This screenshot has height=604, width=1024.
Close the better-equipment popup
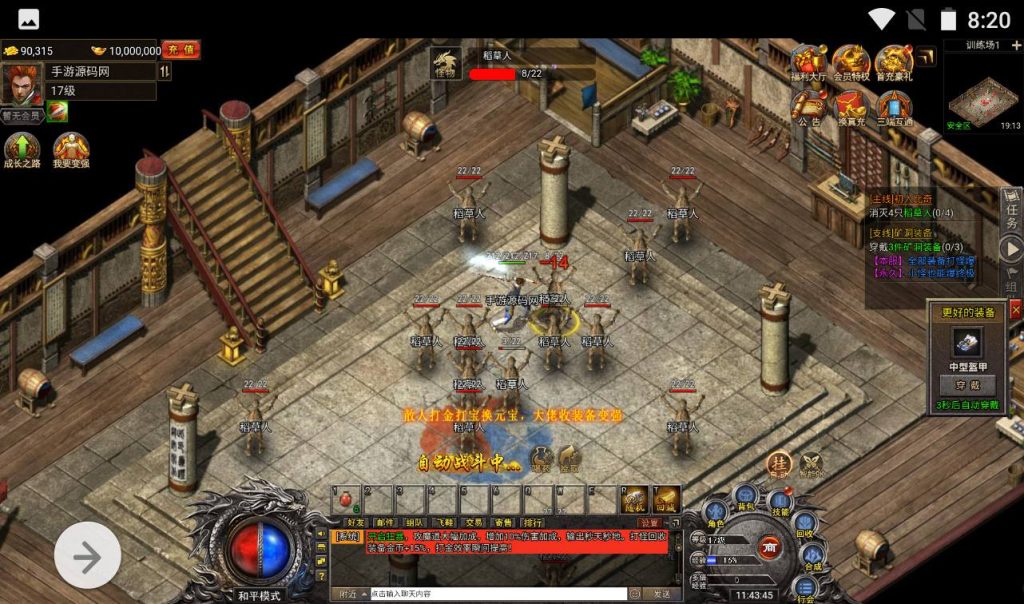pos(1016,311)
